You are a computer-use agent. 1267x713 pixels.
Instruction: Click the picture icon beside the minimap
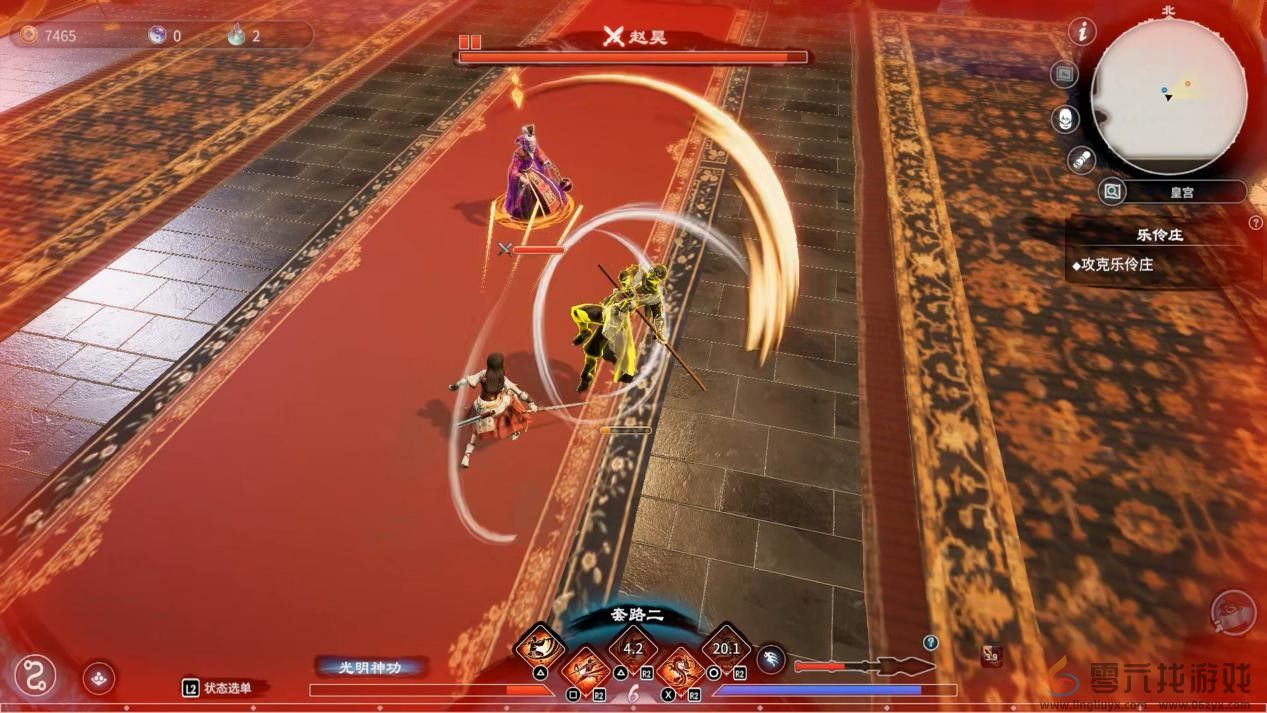coord(1066,74)
